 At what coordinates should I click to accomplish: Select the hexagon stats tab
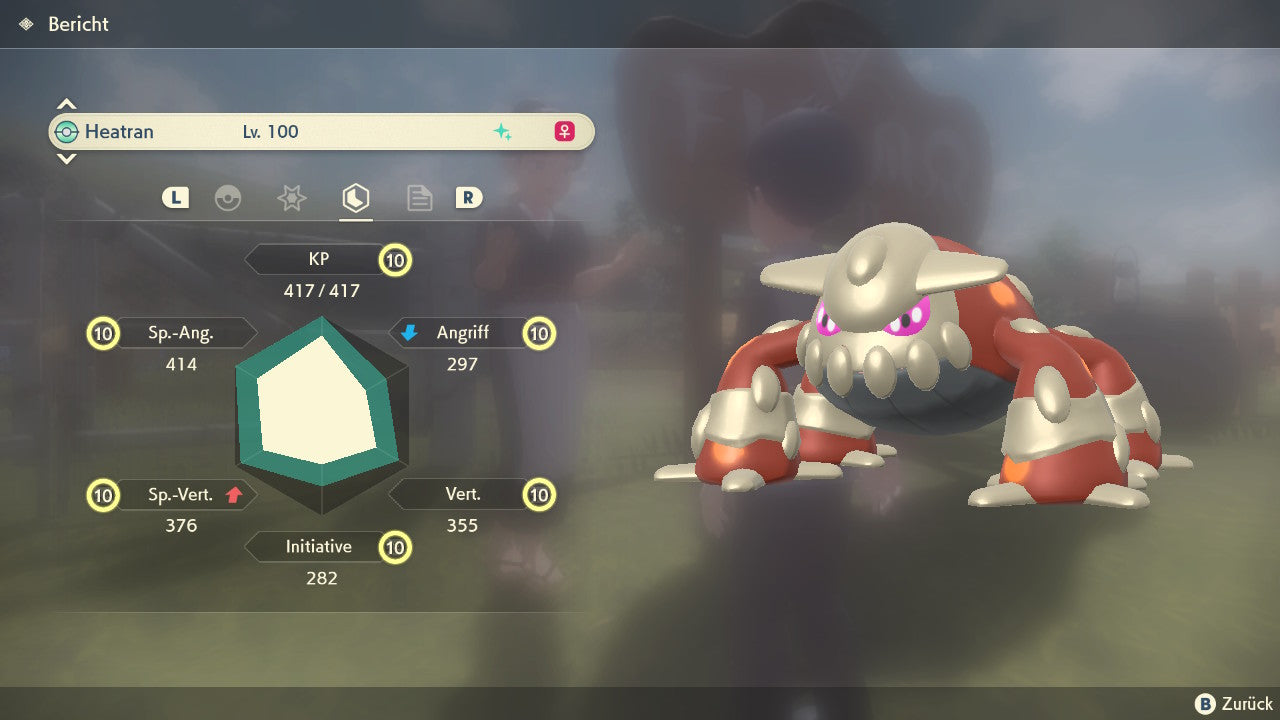click(355, 198)
